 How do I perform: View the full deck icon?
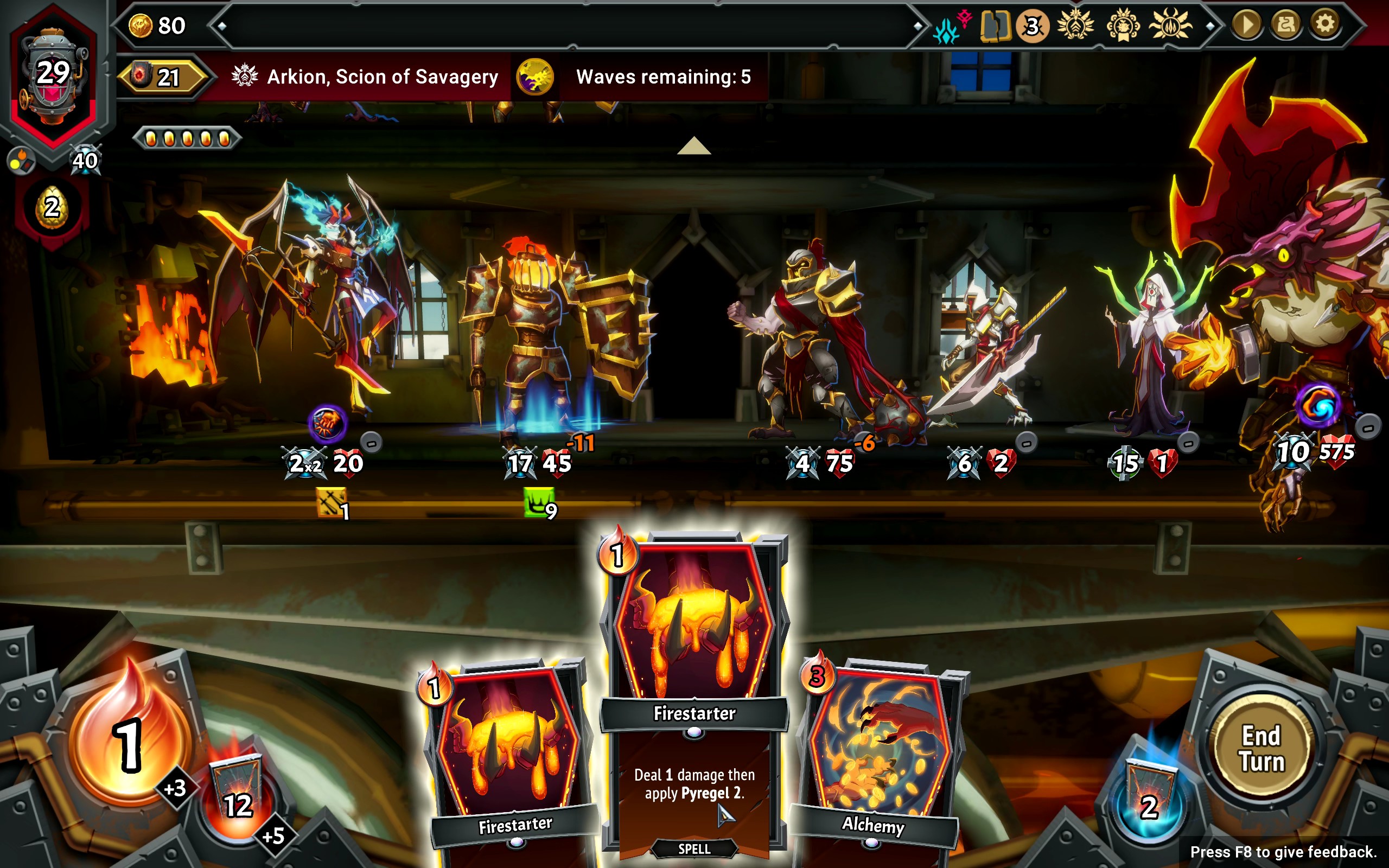point(995,26)
